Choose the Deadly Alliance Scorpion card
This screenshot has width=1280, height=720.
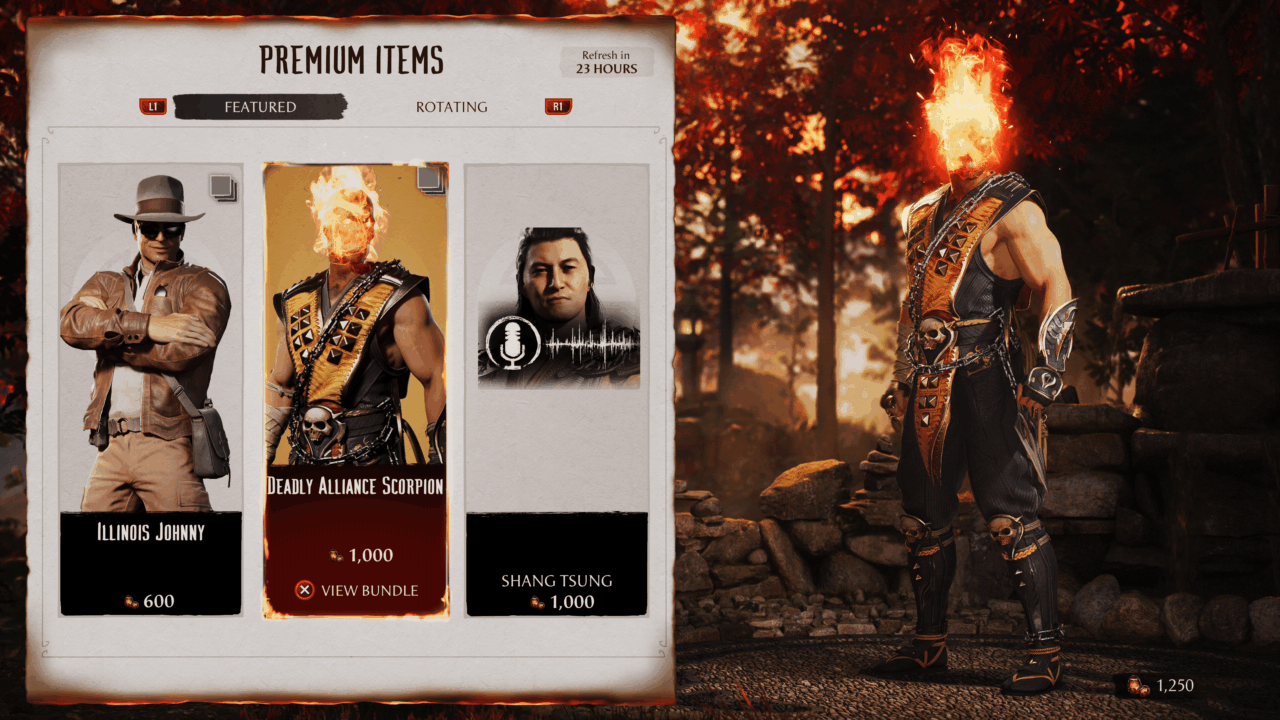[355, 380]
